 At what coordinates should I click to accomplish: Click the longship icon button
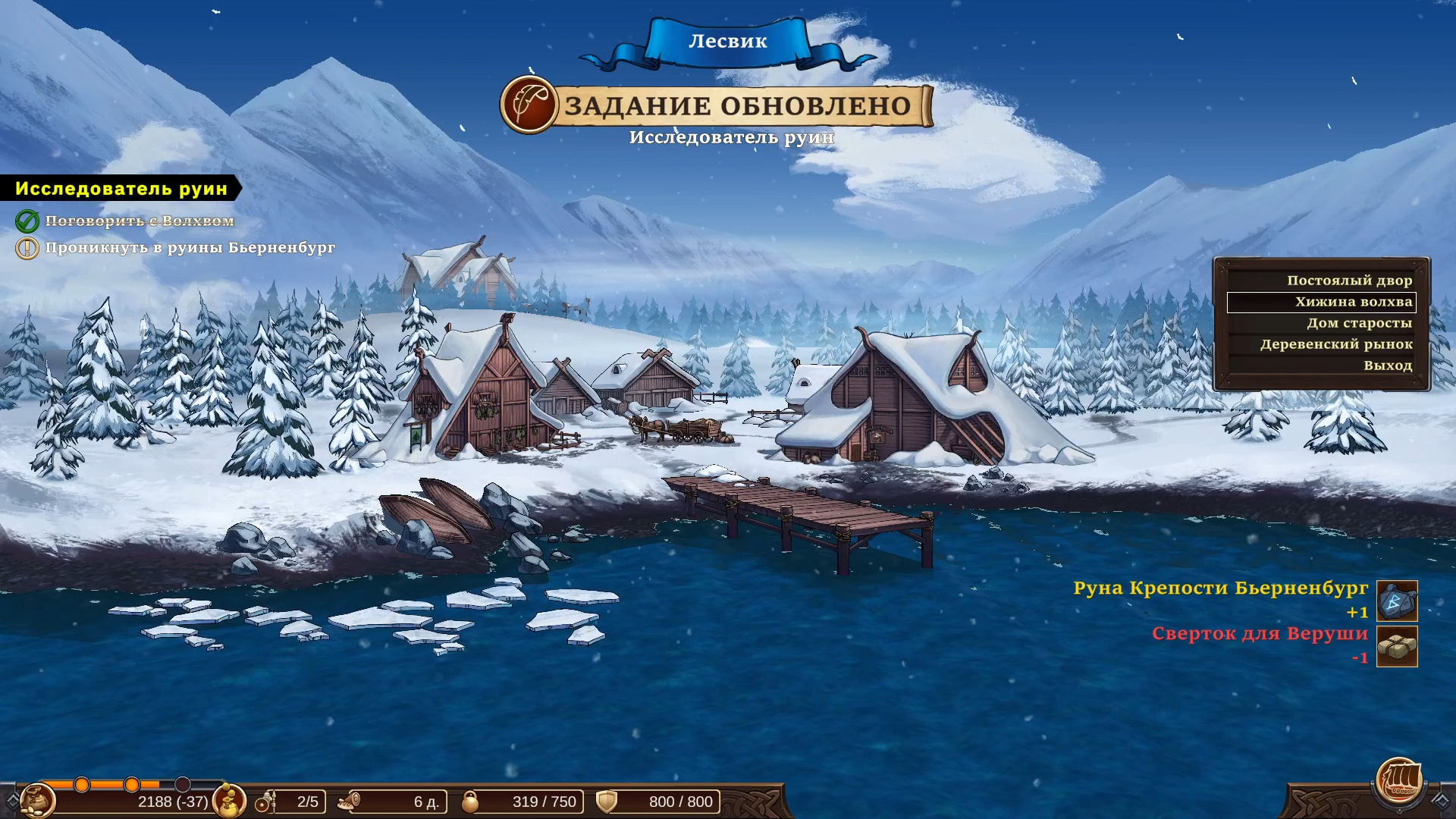[1399, 781]
